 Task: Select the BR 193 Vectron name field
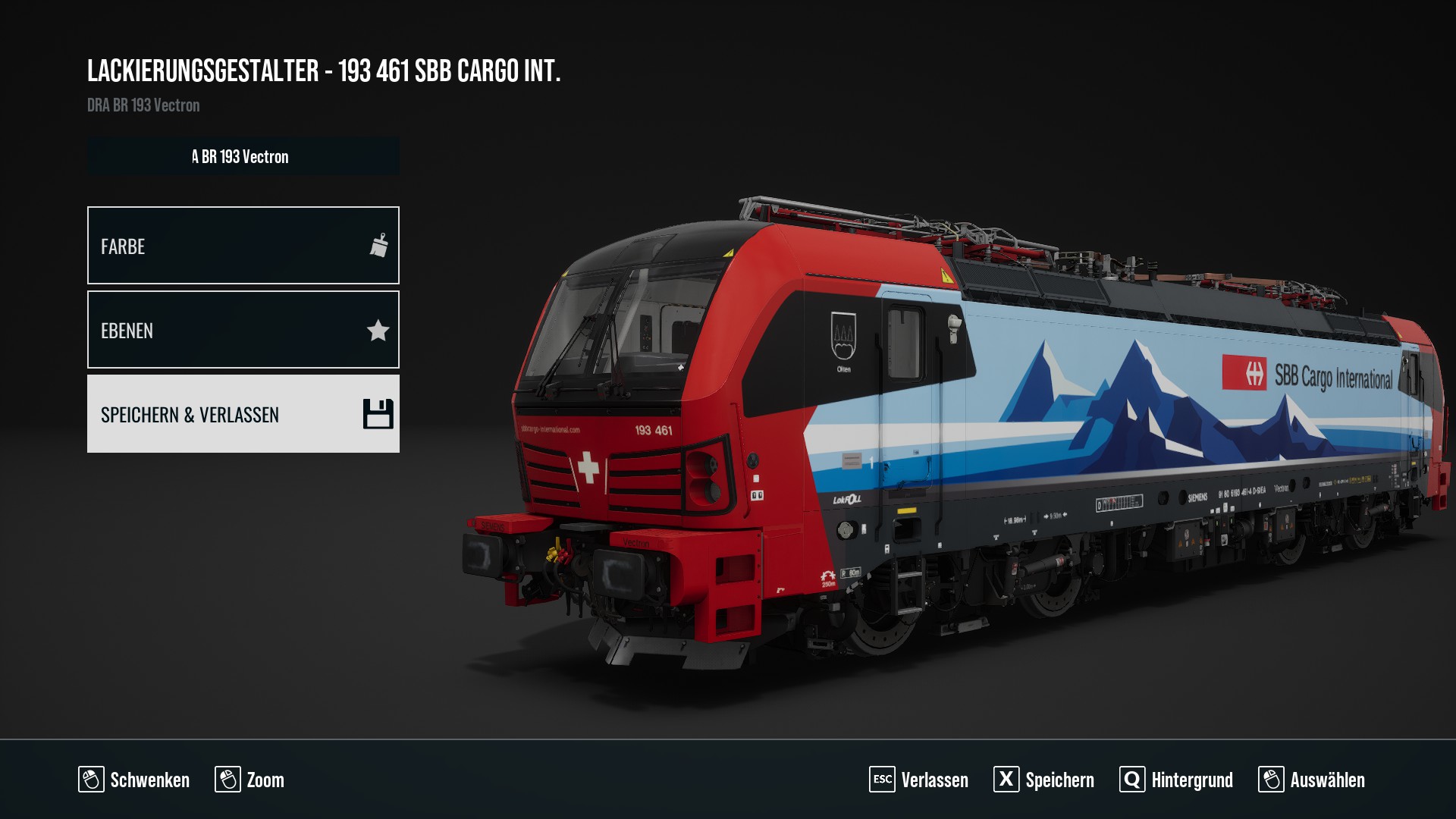243,156
